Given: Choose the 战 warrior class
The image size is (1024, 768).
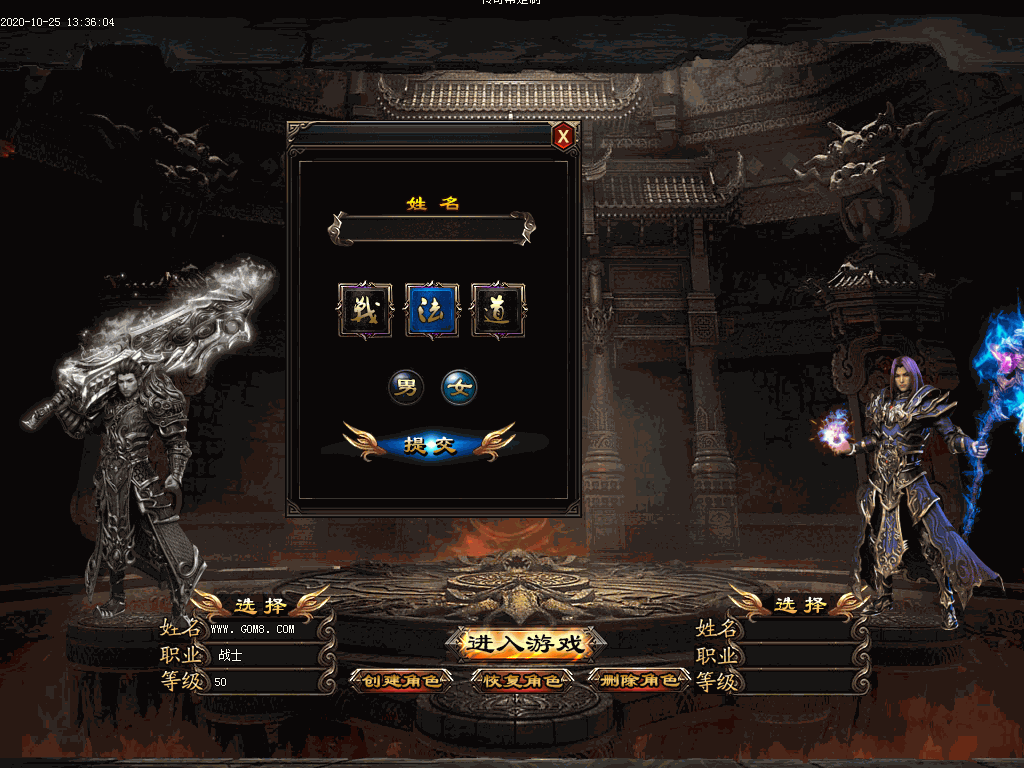Looking at the screenshot, I should [365, 310].
